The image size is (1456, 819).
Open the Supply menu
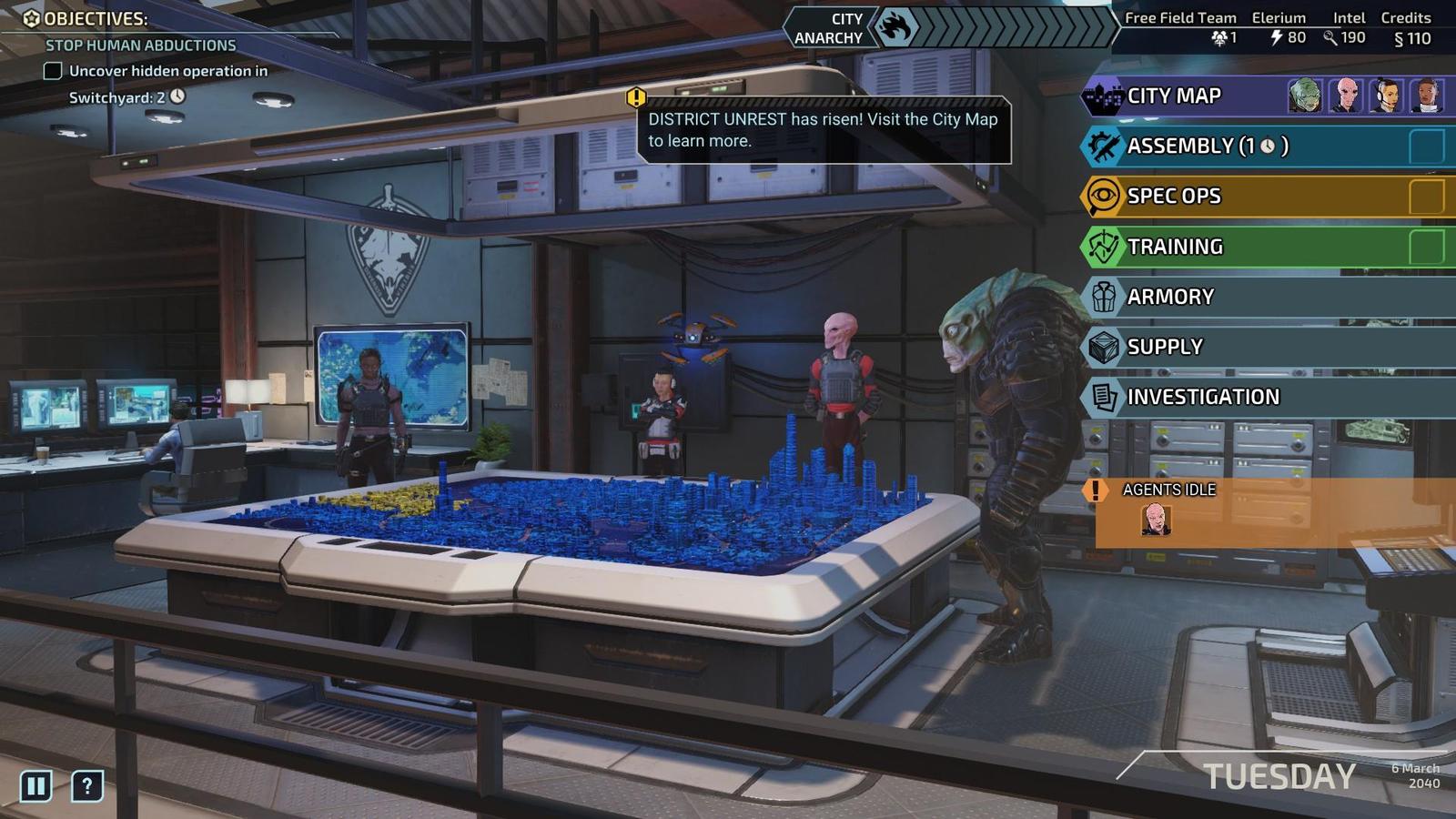[1165, 347]
